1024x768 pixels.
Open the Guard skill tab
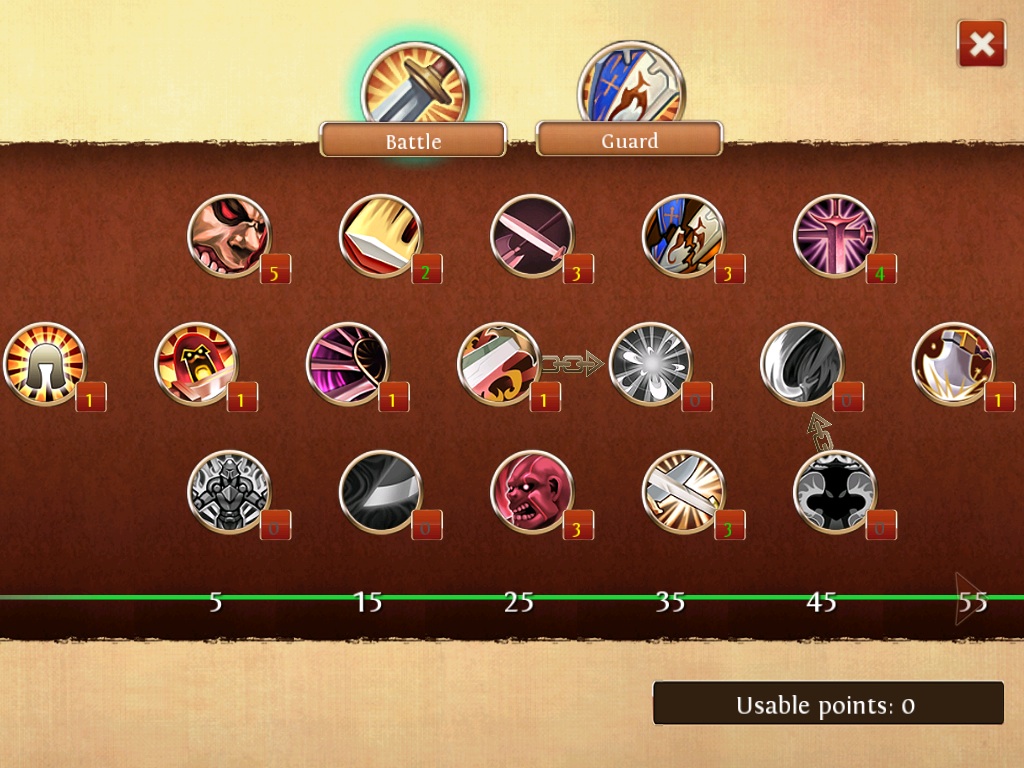[629, 139]
